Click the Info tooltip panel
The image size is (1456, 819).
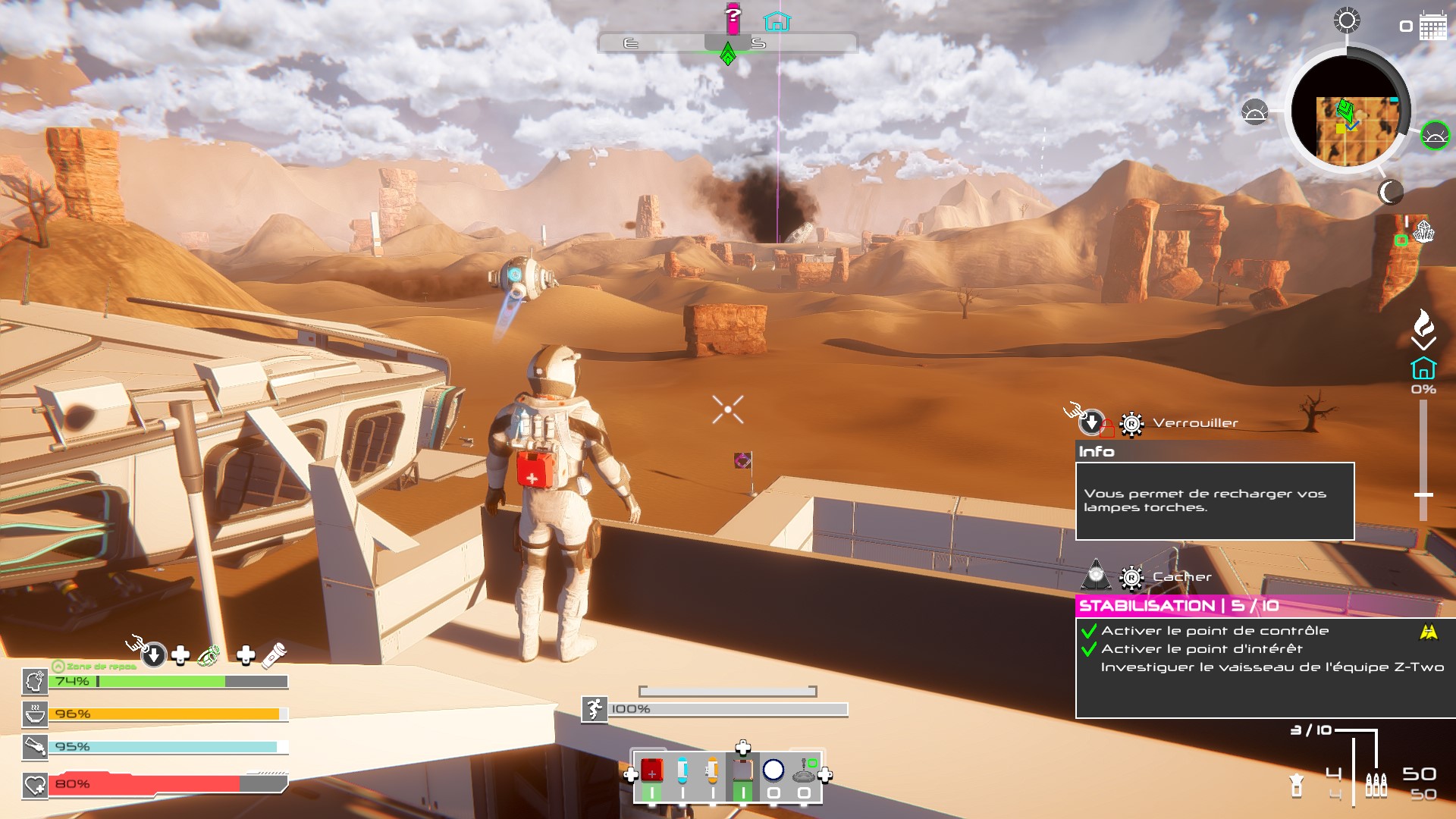(x=1214, y=500)
